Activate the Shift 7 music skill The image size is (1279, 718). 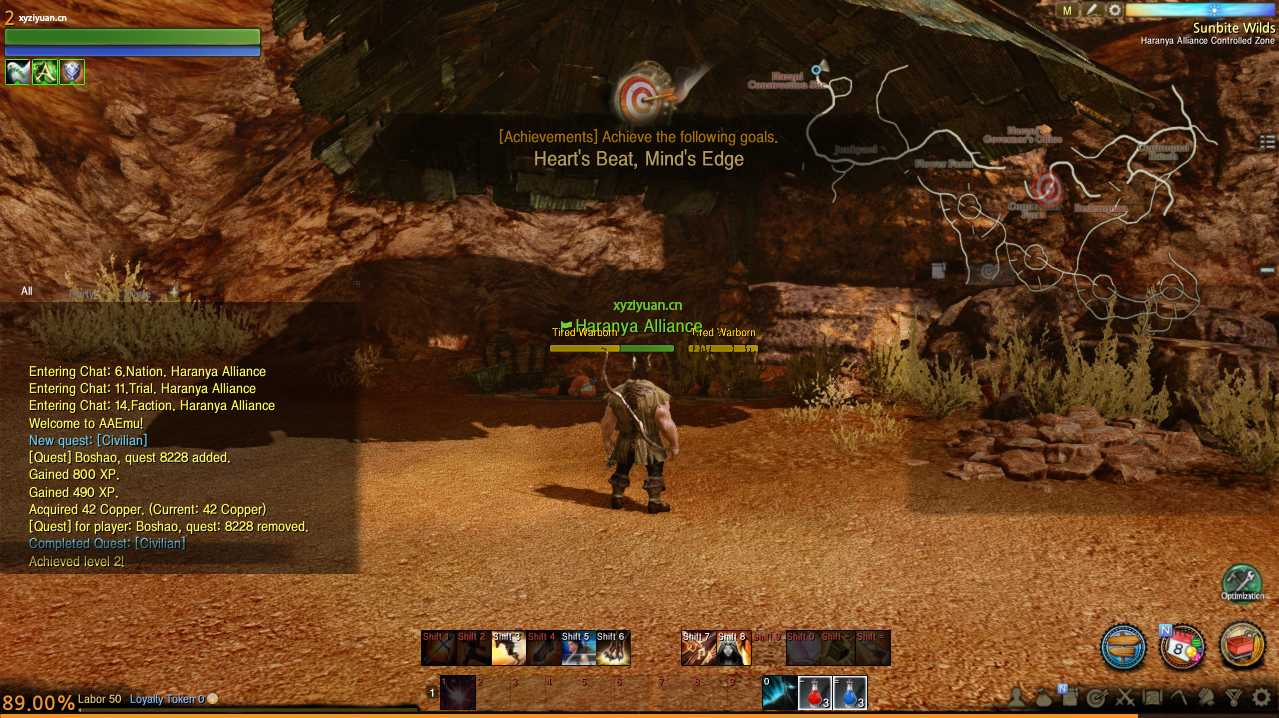[x=698, y=648]
